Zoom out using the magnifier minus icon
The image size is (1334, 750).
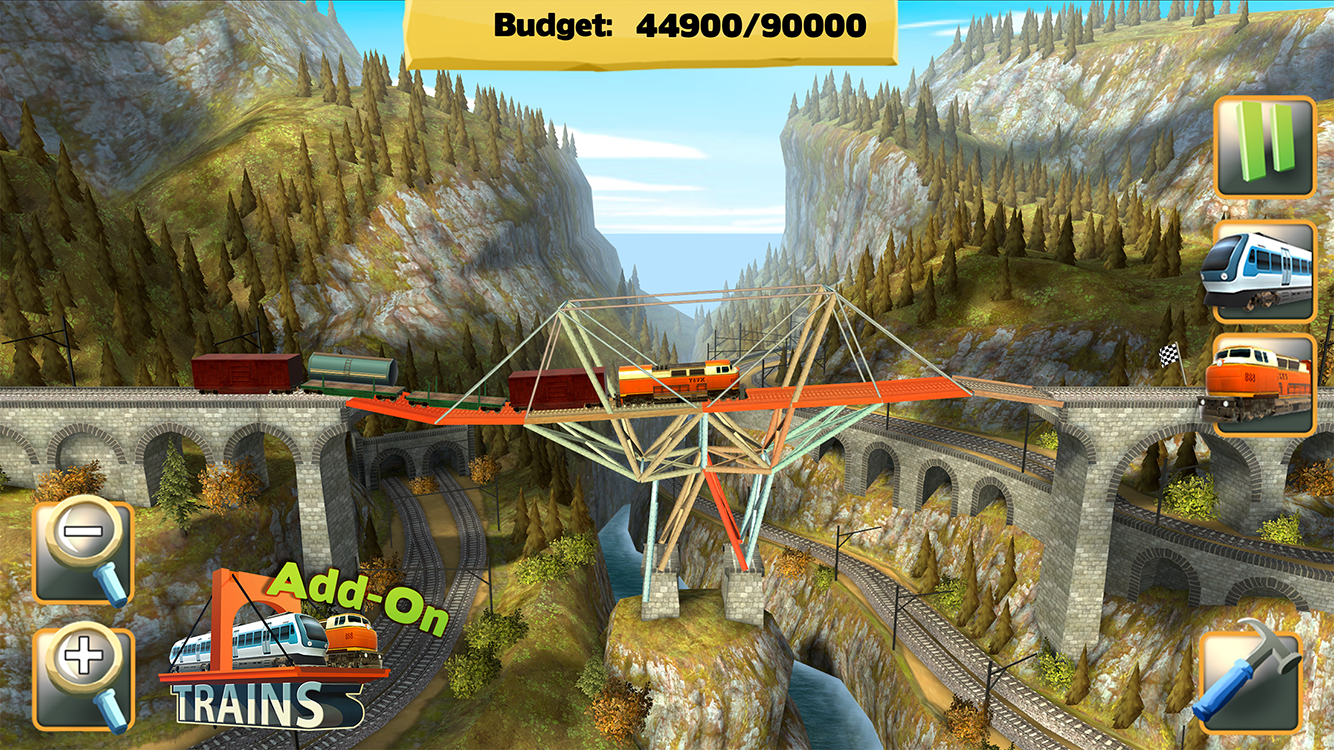(83, 548)
